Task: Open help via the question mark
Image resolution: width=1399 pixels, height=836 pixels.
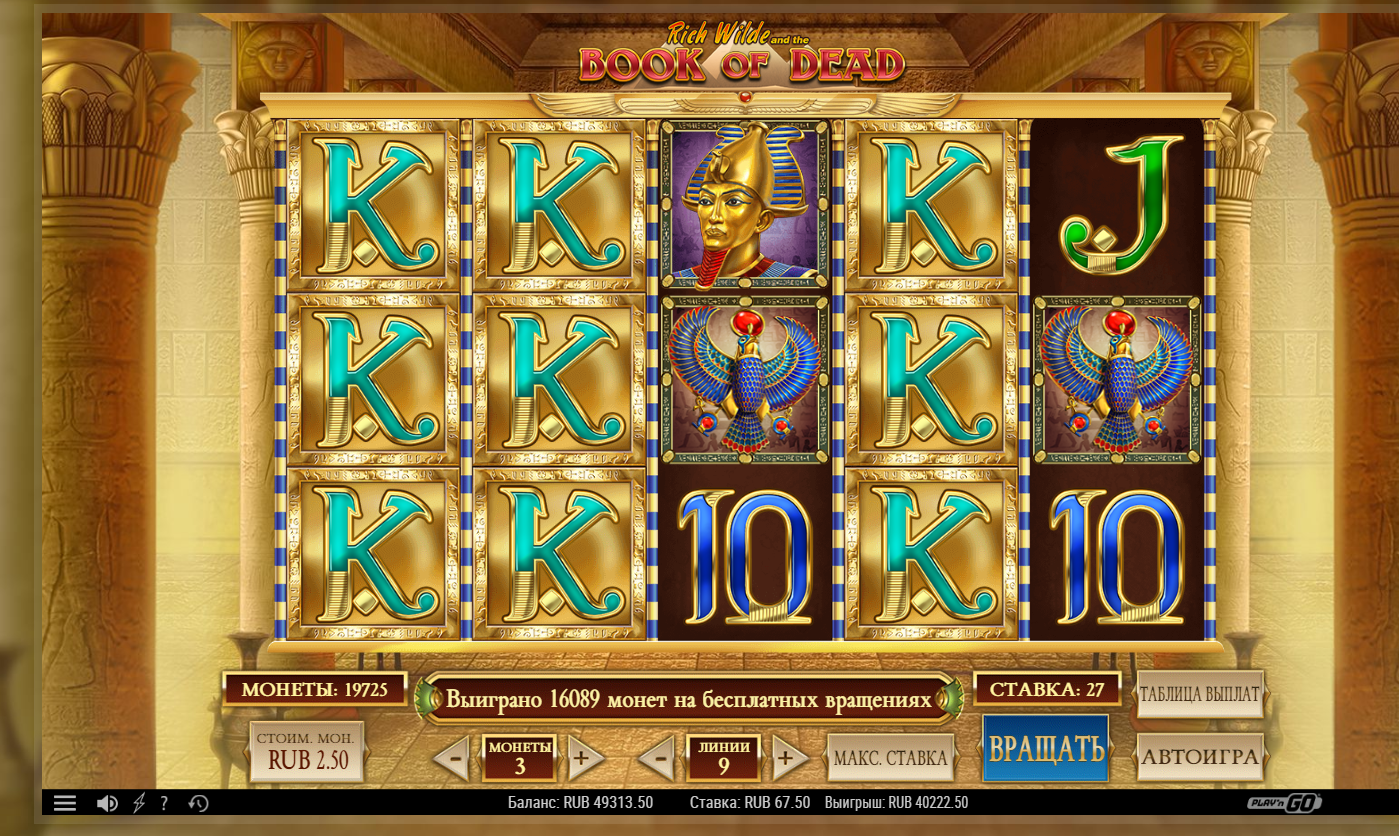Action: point(164,803)
